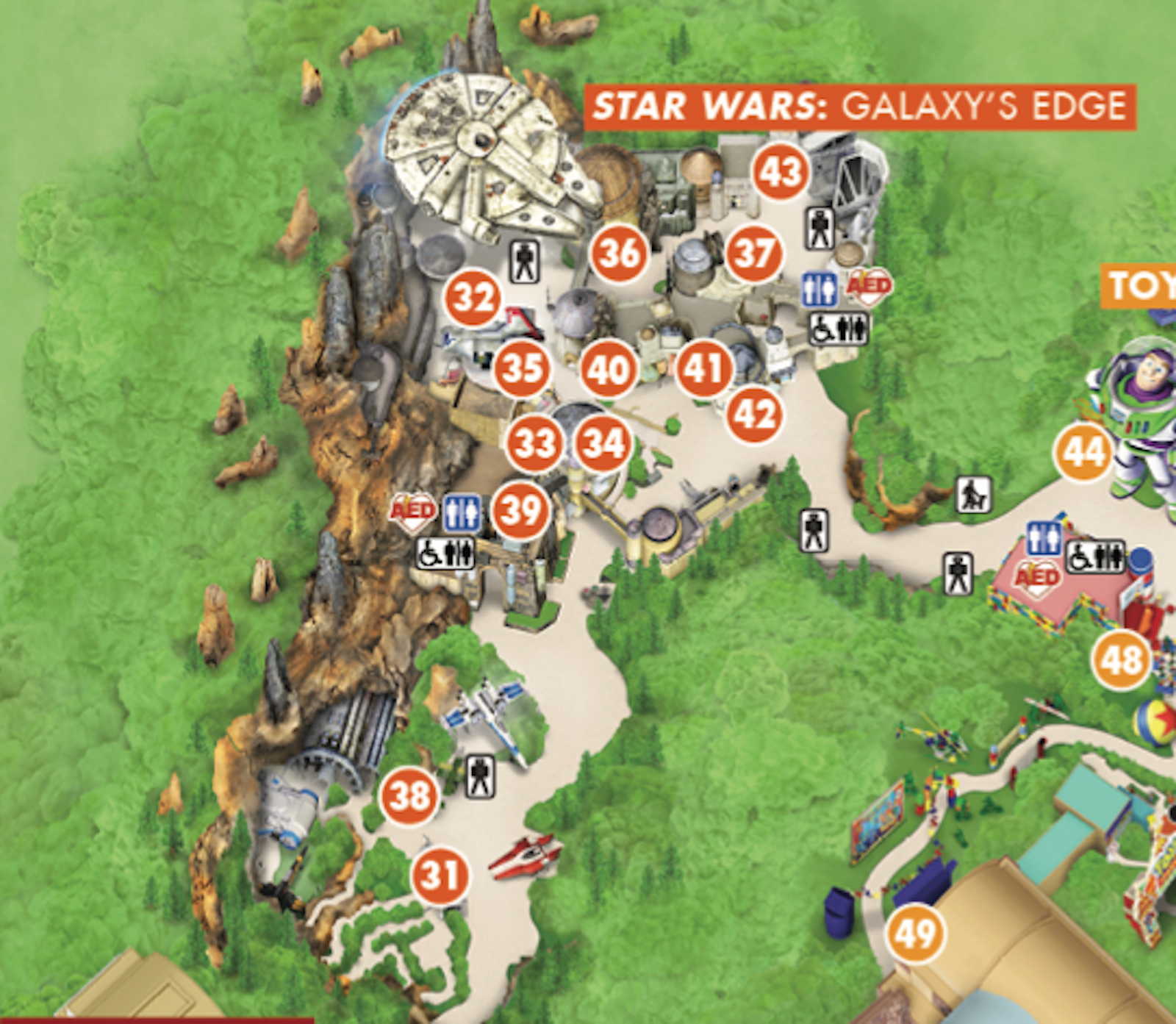Image resolution: width=1176 pixels, height=1024 pixels.
Task: Click the number 48 marker
Action: [1121, 659]
